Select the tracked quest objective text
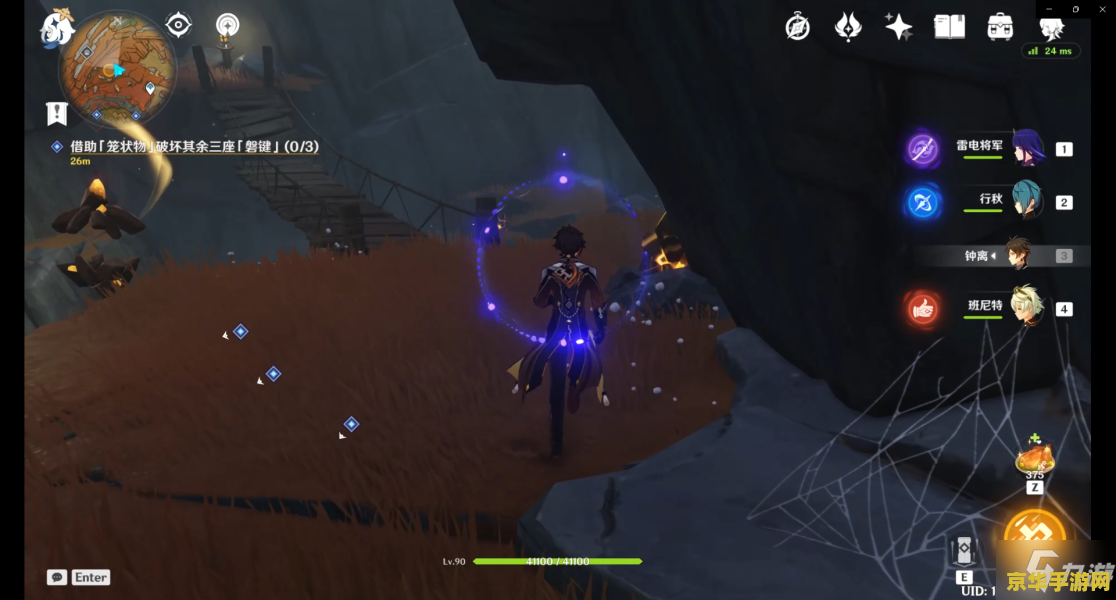Viewport: 1116px width, 600px height. 194,146
